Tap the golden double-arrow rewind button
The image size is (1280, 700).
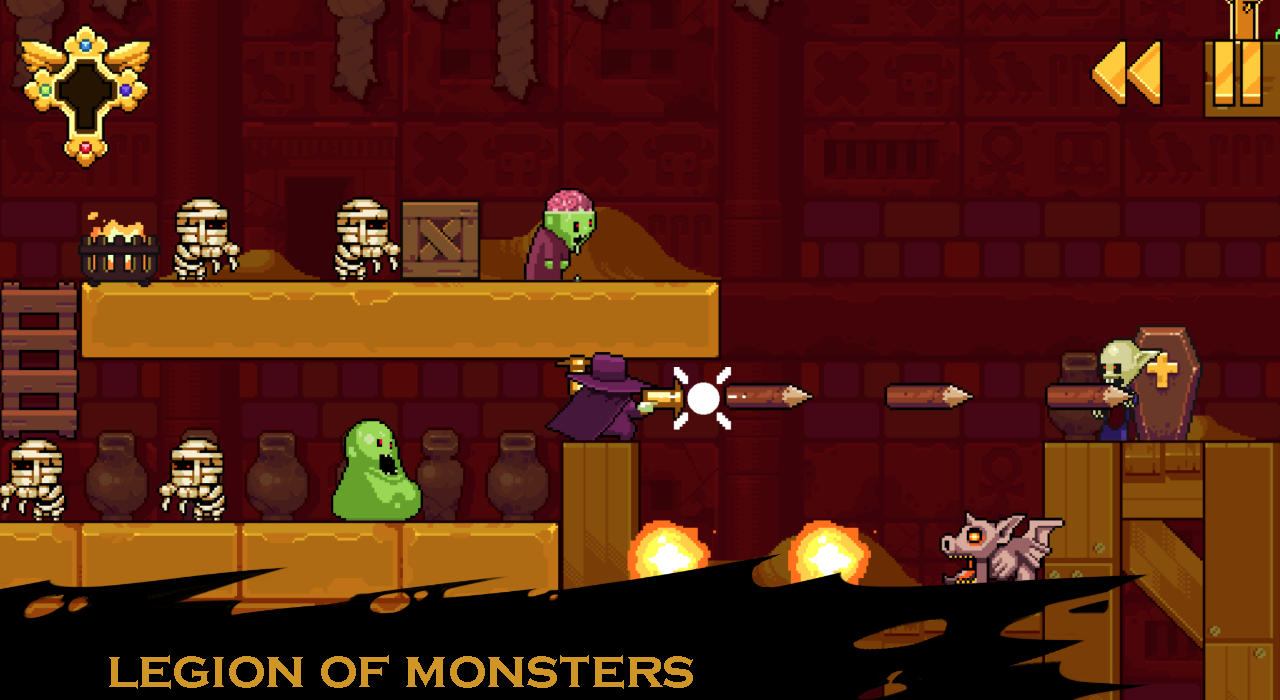click(x=1127, y=73)
